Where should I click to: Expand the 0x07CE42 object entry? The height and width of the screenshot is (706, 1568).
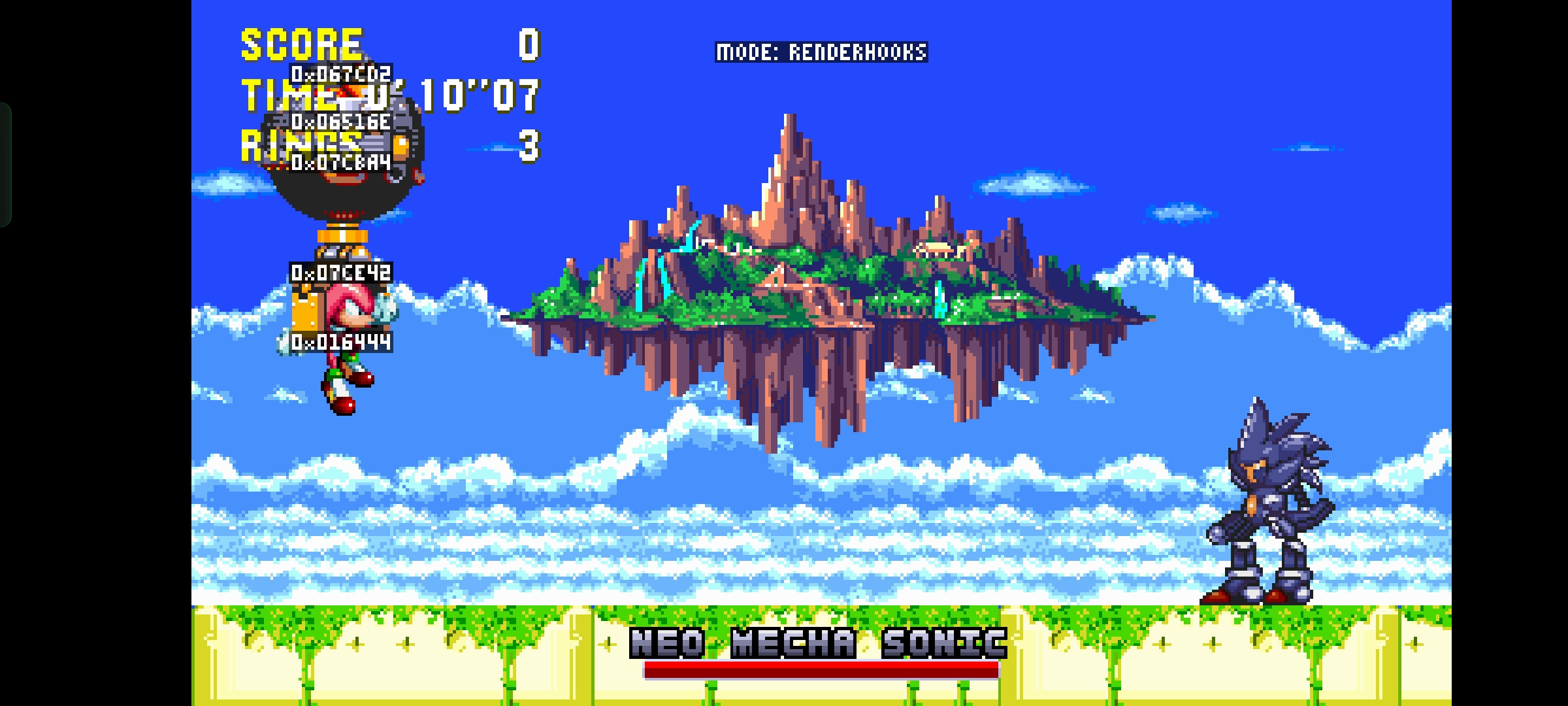coord(340,275)
